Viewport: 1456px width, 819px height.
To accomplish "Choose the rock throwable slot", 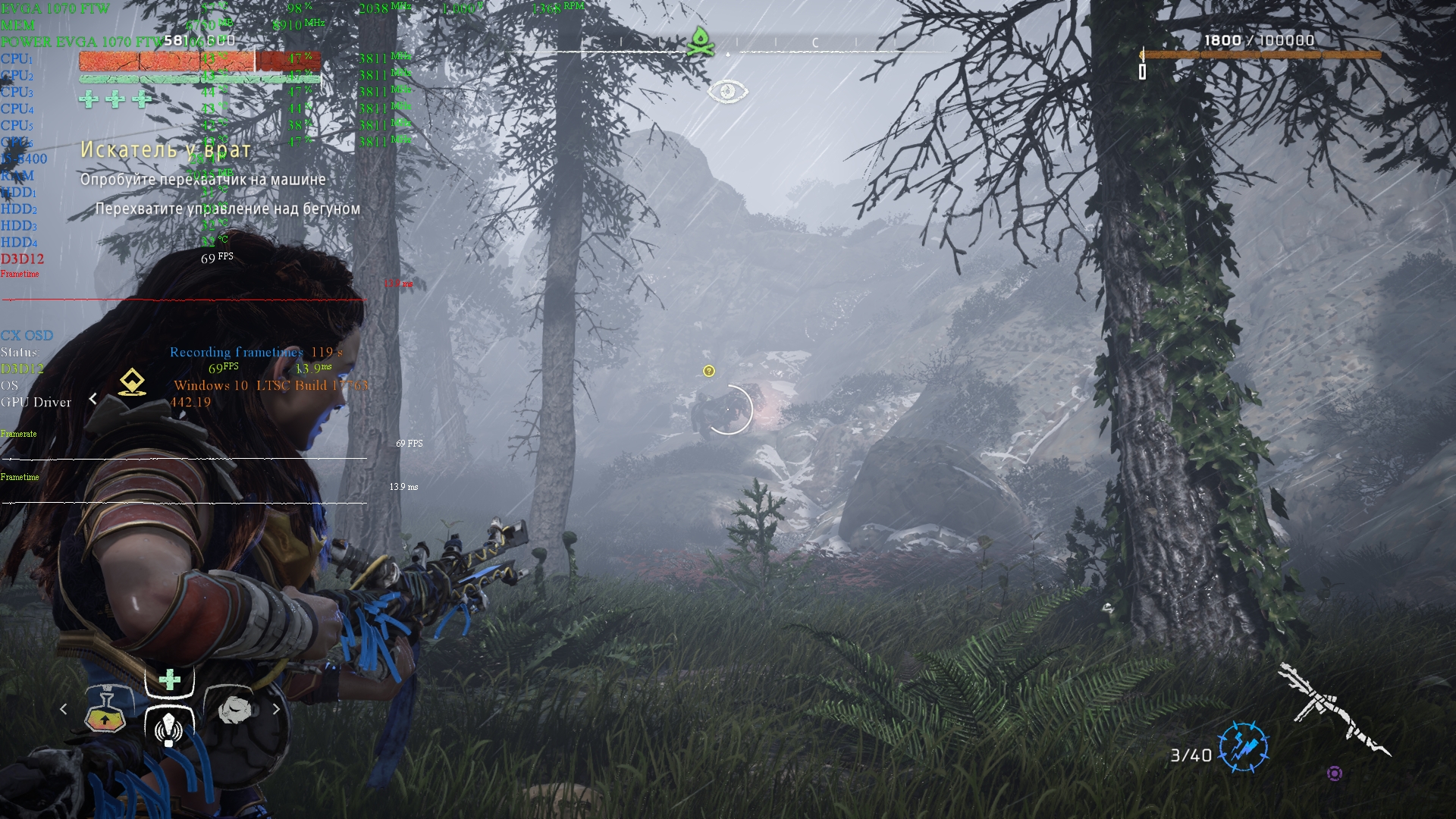I will (x=234, y=709).
